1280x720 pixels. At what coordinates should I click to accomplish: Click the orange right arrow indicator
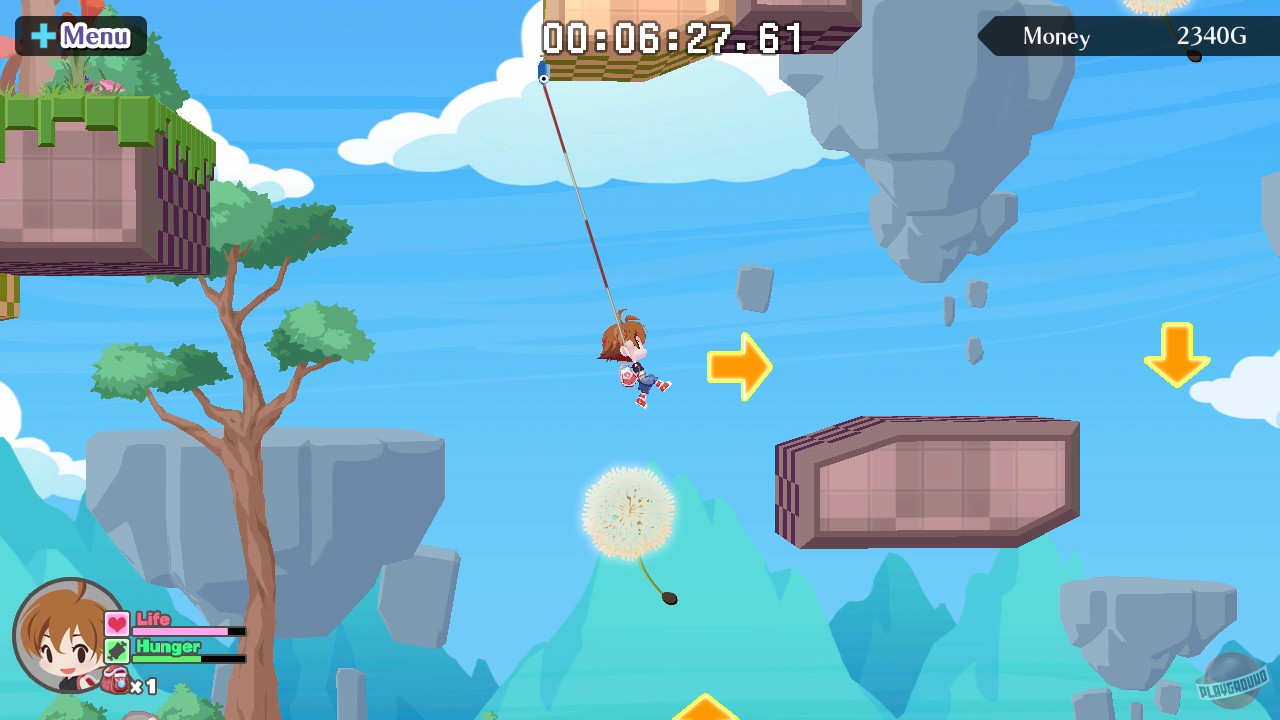738,366
